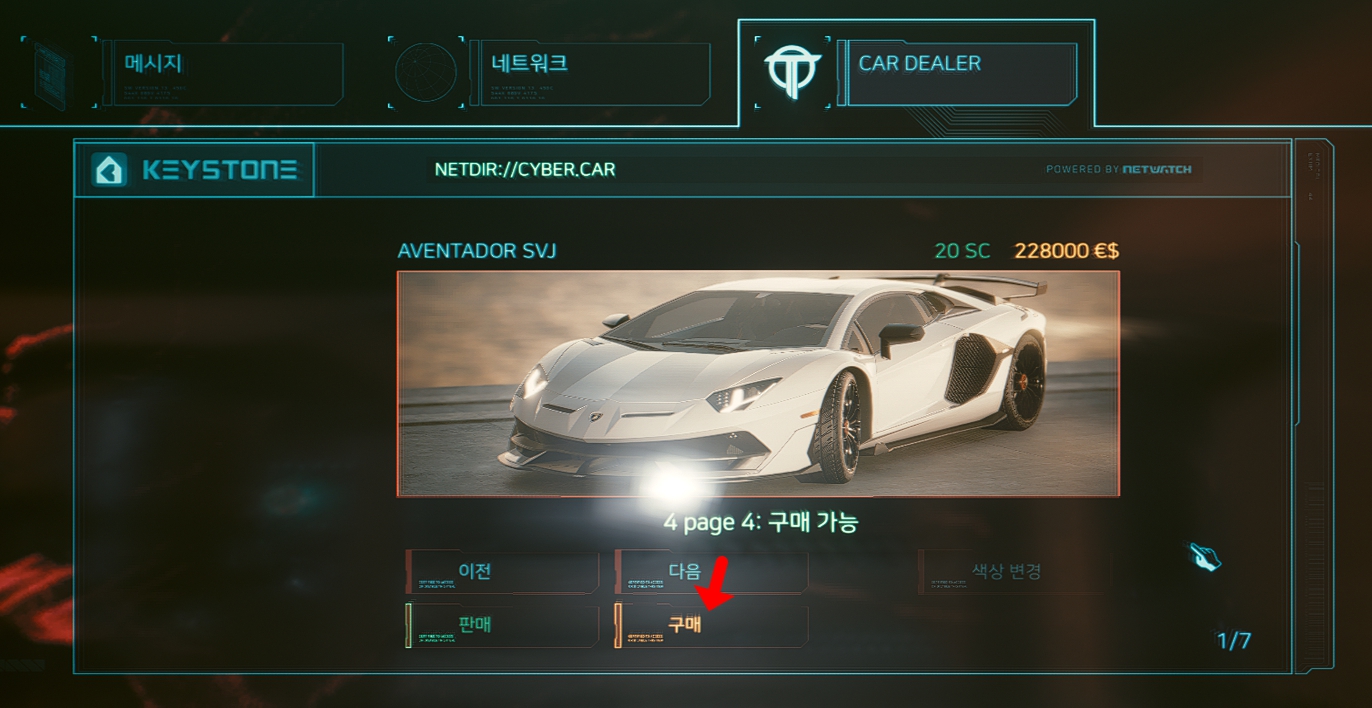Go to the Keystone home page
Screen dimensions: 1372x708
pos(195,170)
